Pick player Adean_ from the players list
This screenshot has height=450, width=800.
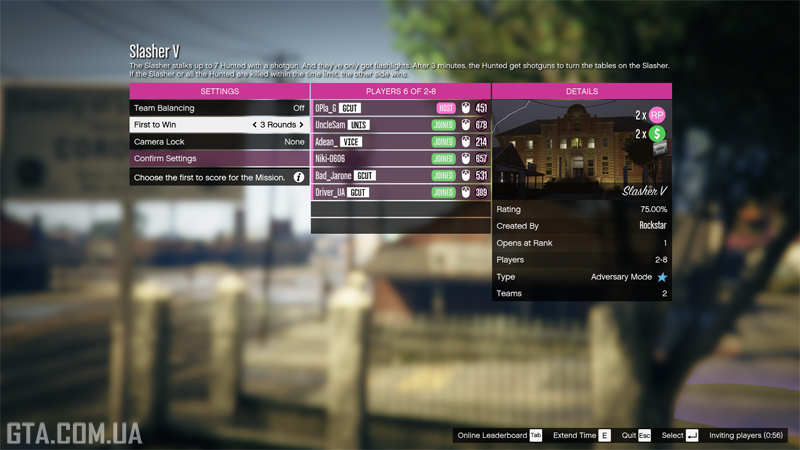(400, 142)
